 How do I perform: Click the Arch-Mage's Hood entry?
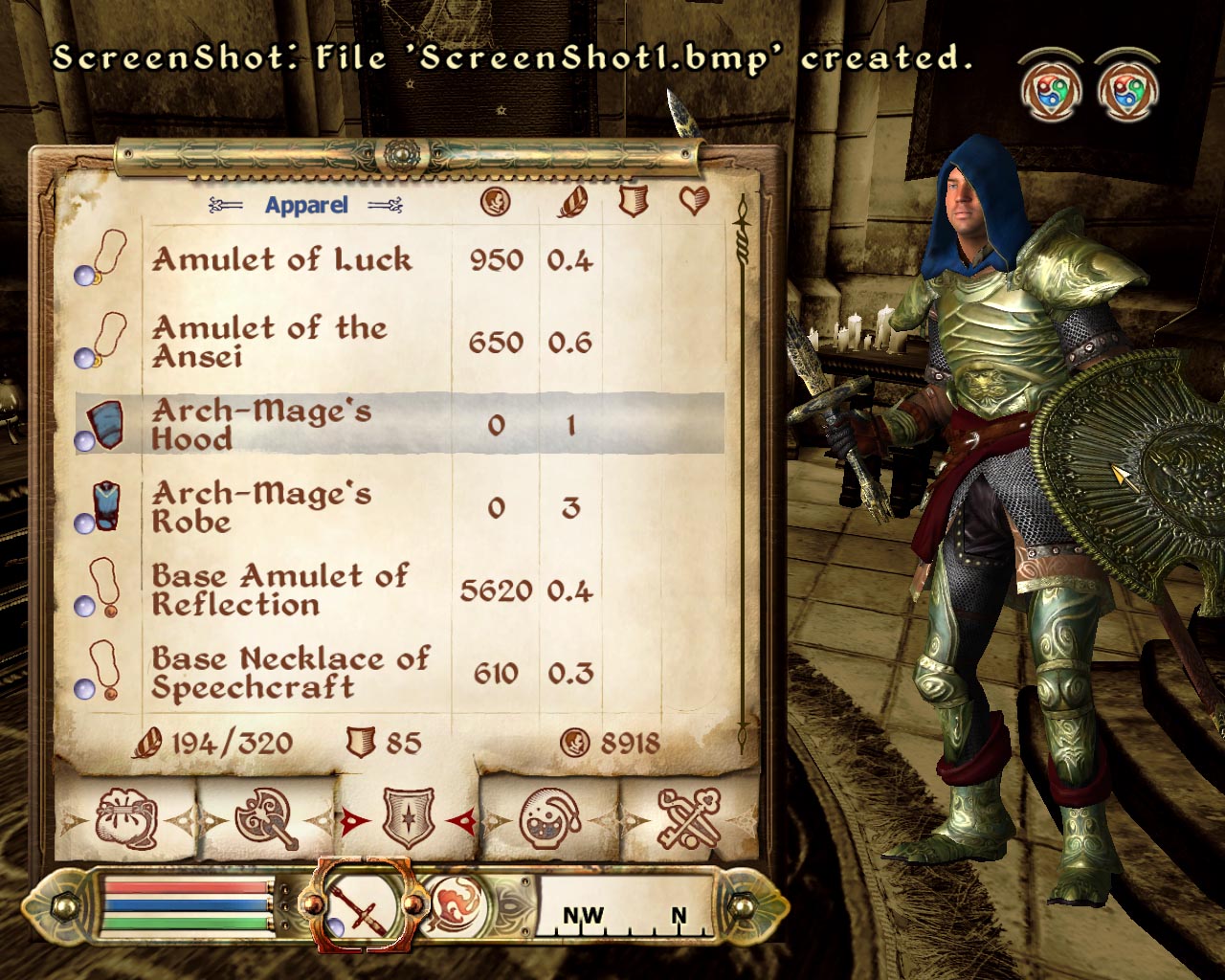point(261,424)
